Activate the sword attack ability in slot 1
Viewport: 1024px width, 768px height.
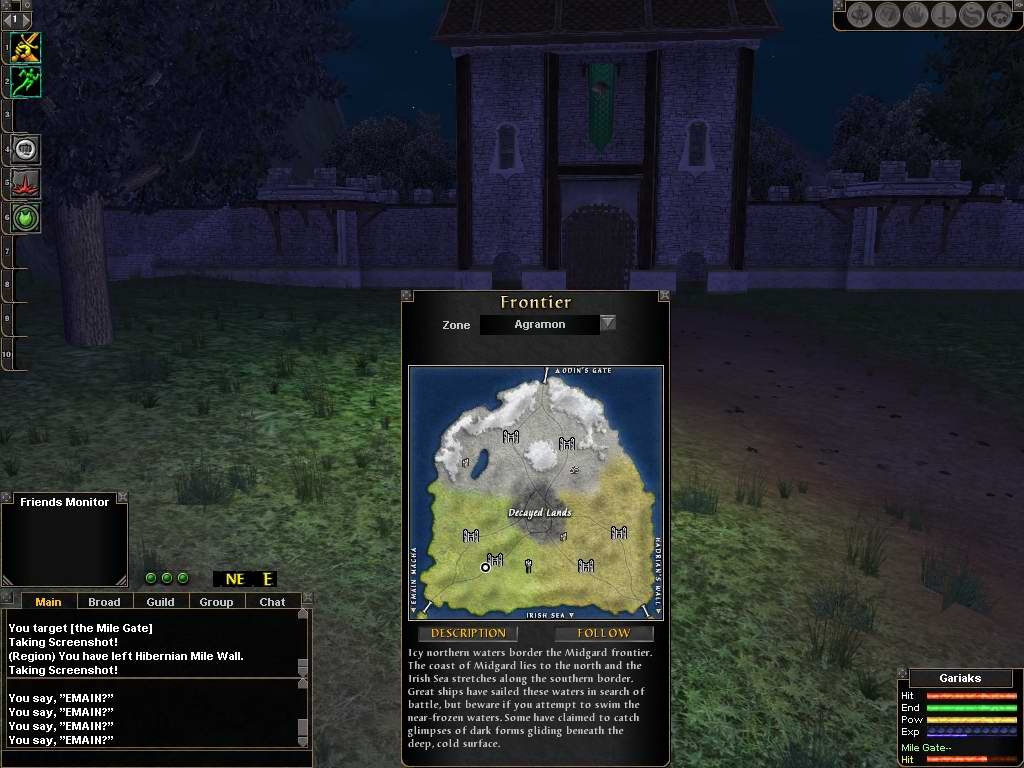pyautogui.click(x=26, y=47)
